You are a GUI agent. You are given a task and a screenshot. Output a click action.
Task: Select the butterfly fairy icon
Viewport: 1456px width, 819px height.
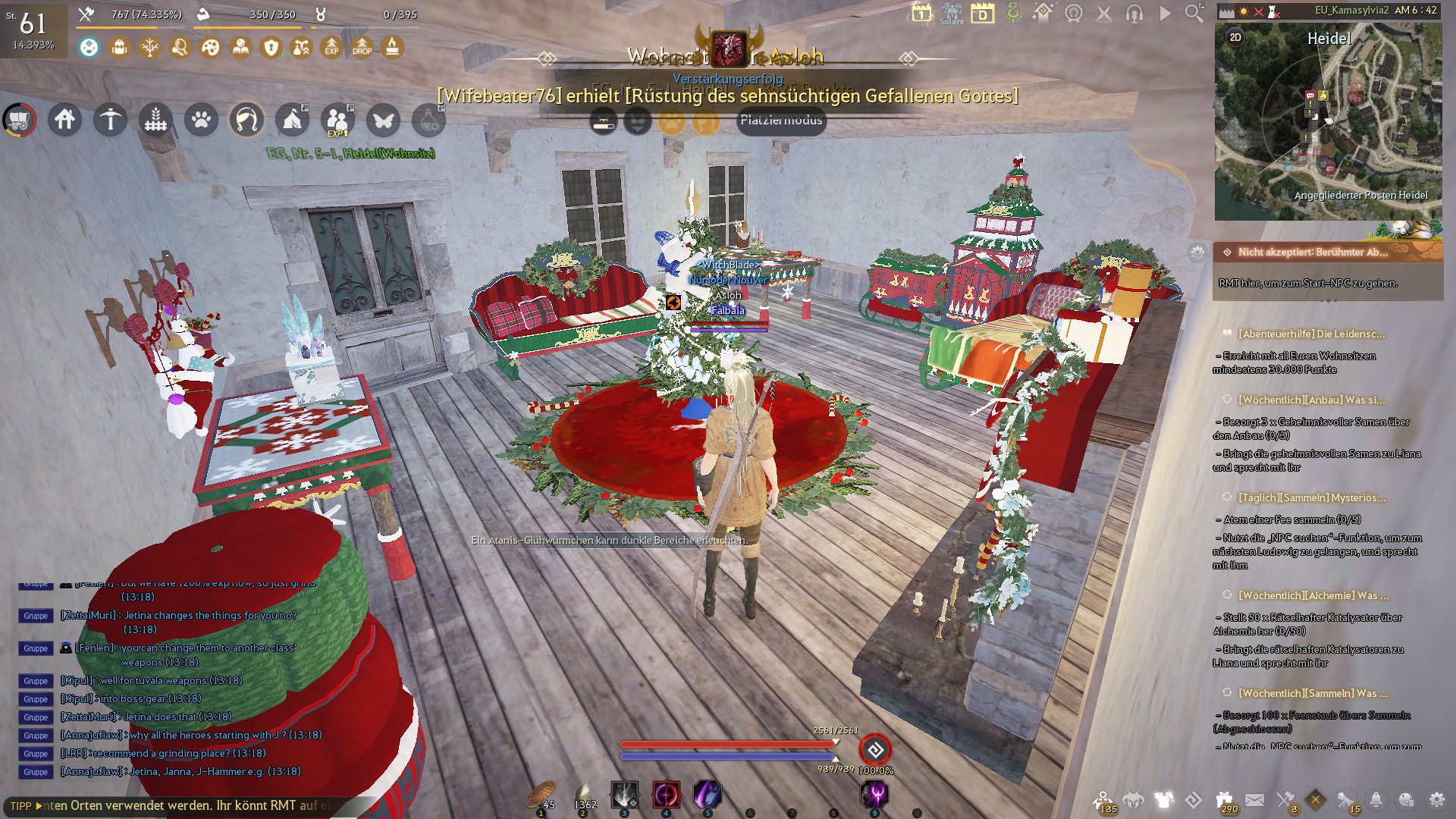383,120
